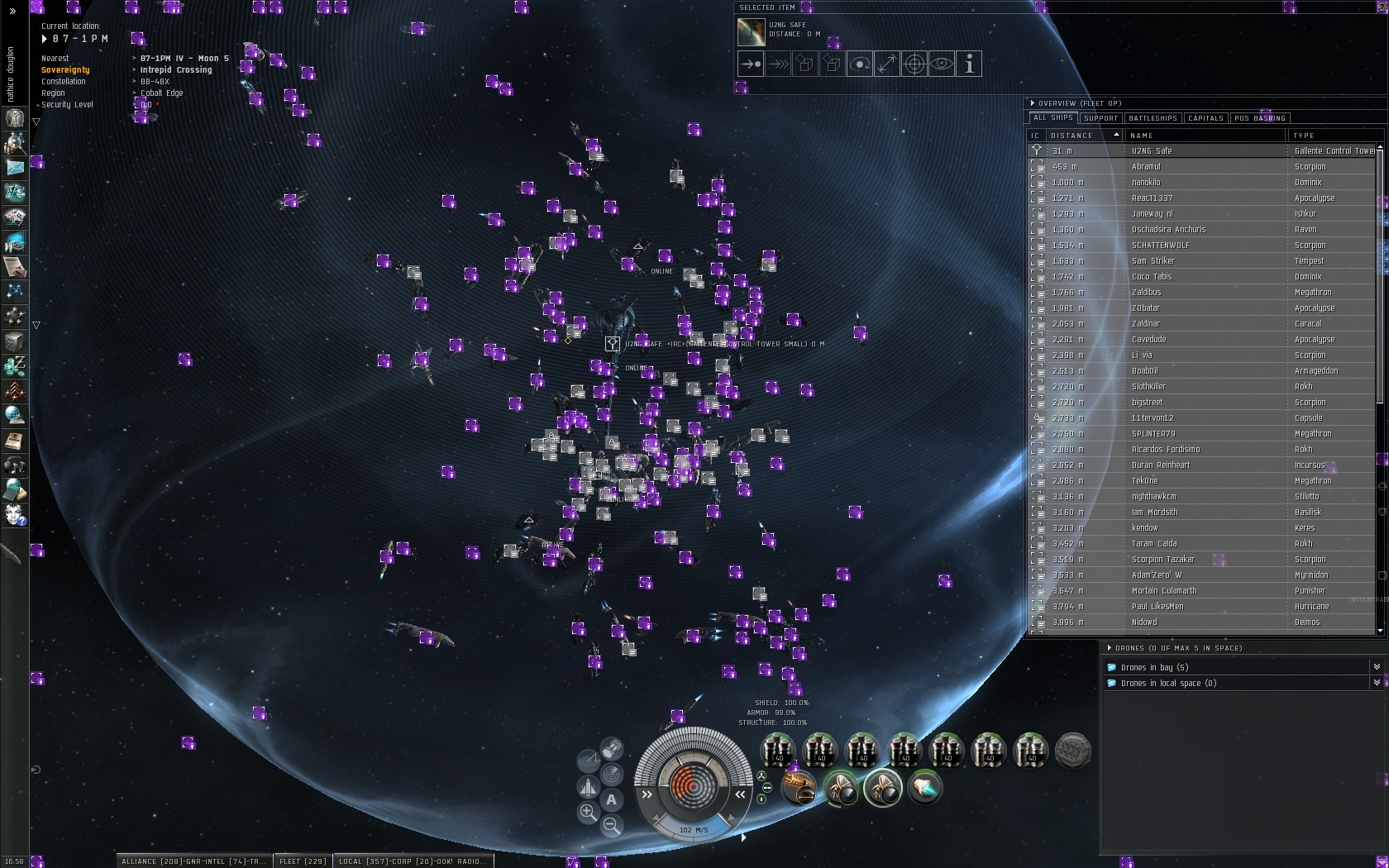This screenshot has height=868, width=1389.
Task: Click the Show Info button for selected item
Action: pos(969,64)
